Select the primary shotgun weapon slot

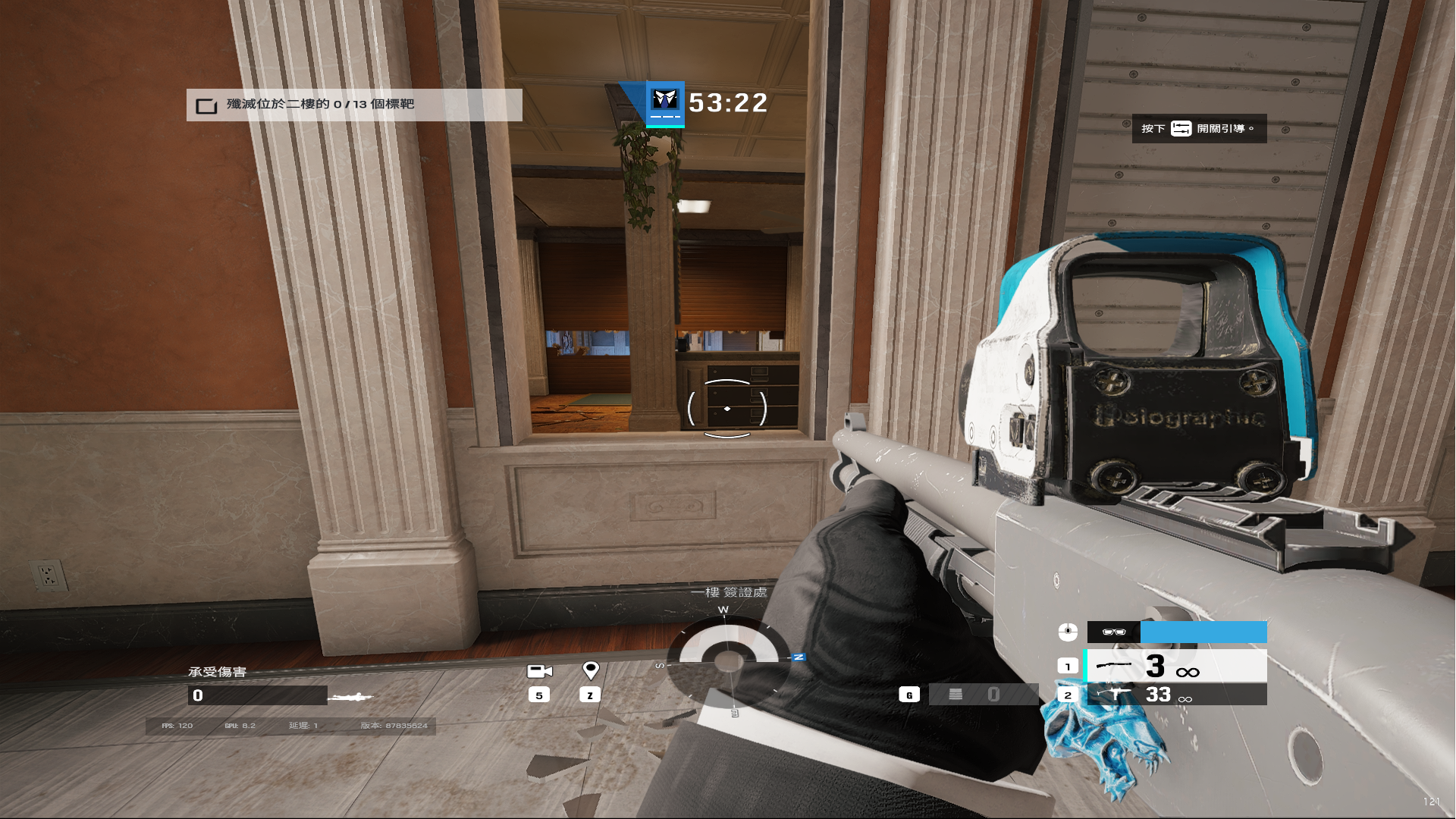point(1176,667)
